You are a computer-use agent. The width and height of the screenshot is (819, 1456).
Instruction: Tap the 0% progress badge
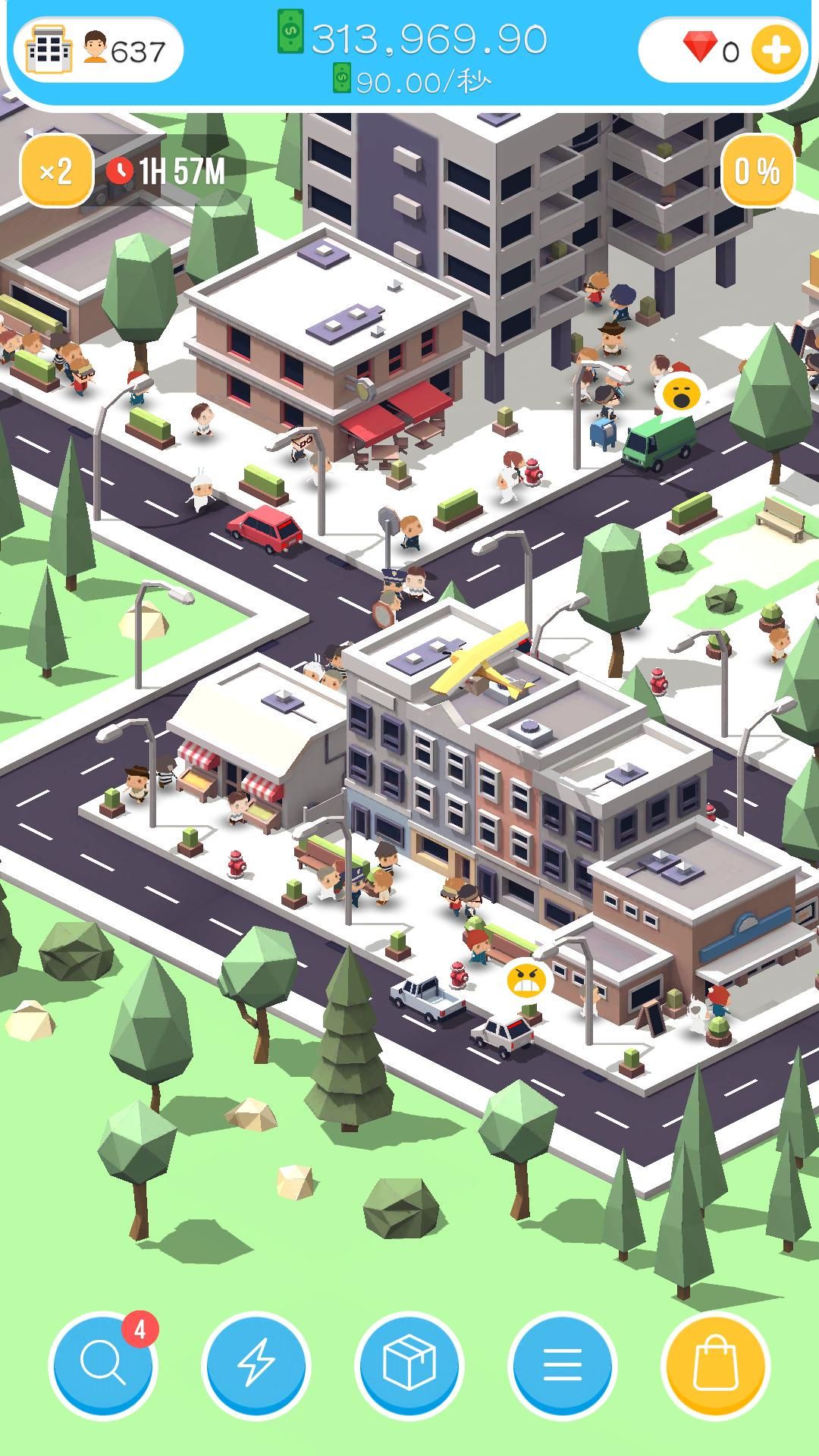point(757,171)
